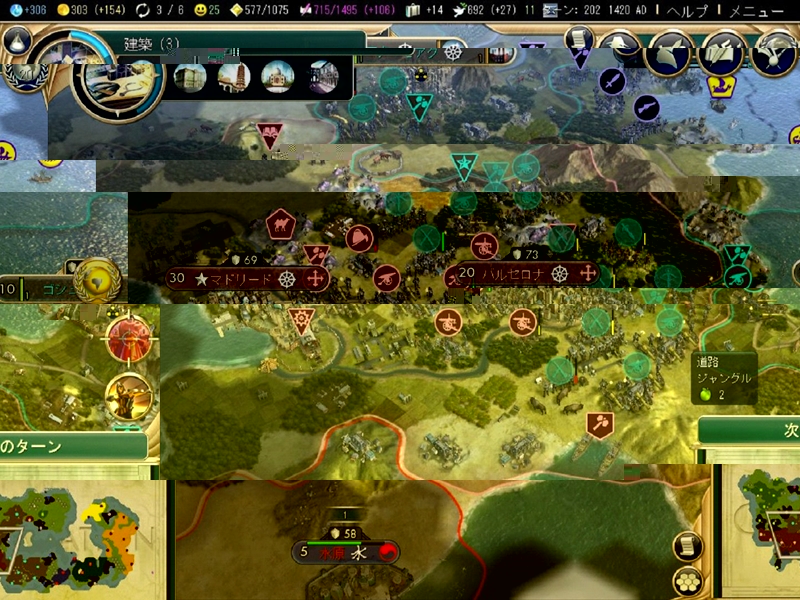Open the gold wreath notification icon
The width and height of the screenshot is (800, 600).
tap(98, 280)
